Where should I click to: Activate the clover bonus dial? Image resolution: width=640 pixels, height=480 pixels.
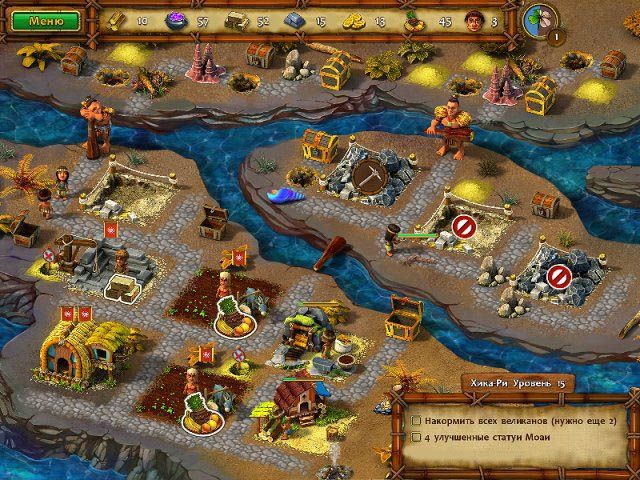[539, 20]
